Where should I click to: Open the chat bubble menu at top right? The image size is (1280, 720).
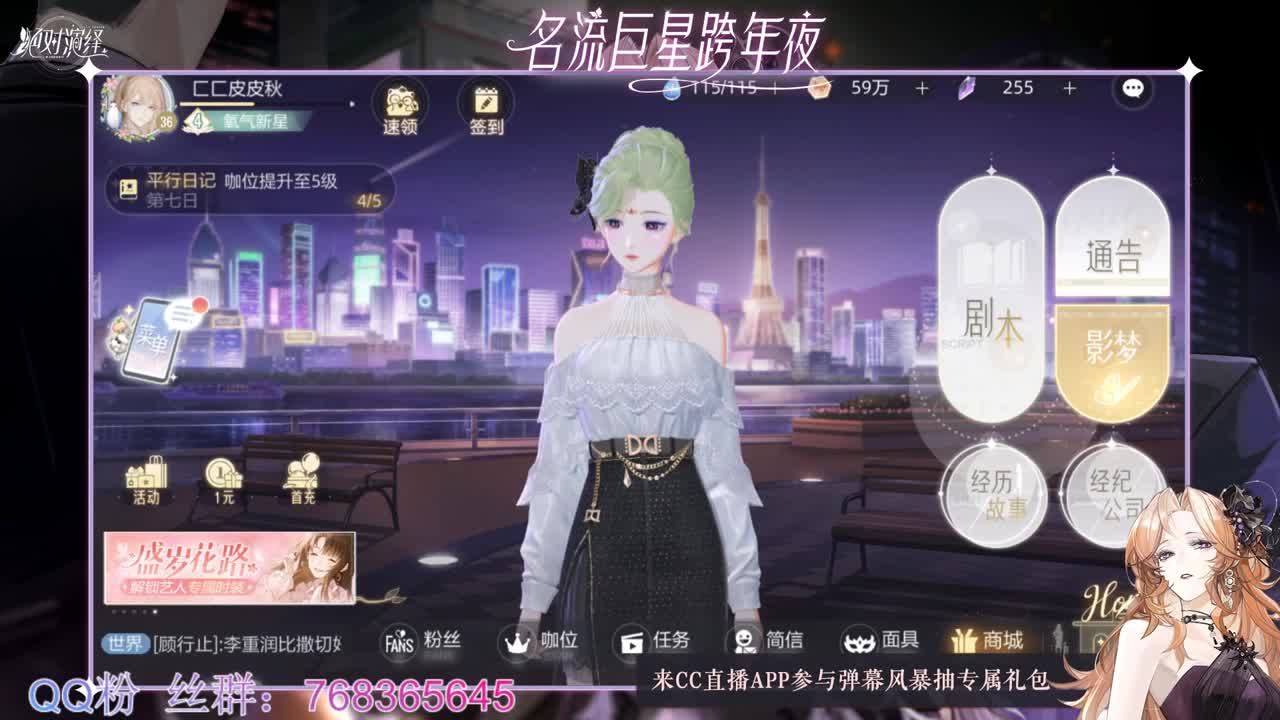[1131, 91]
